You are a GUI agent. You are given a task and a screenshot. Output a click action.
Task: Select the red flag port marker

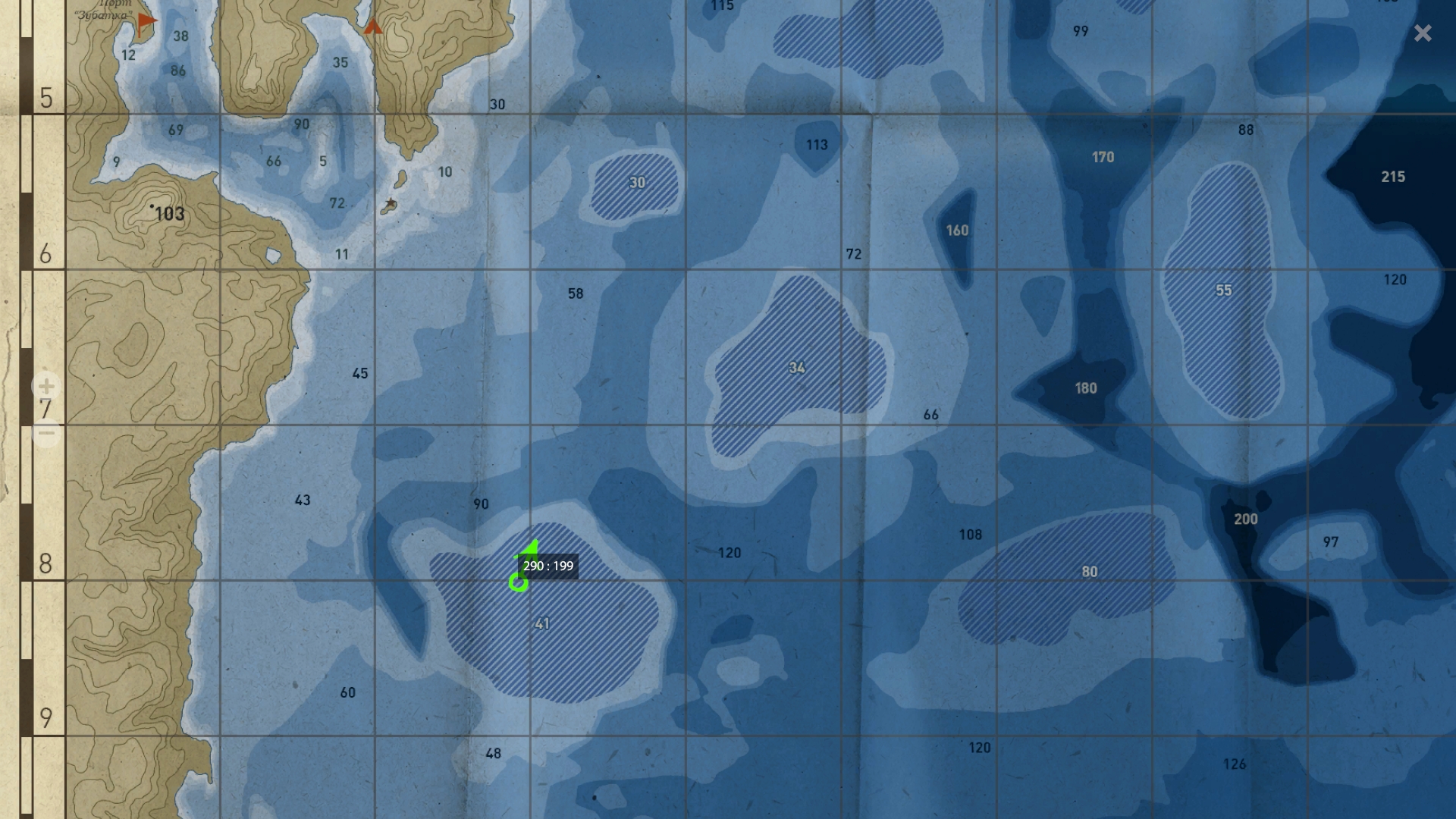[x=146, y=23]
